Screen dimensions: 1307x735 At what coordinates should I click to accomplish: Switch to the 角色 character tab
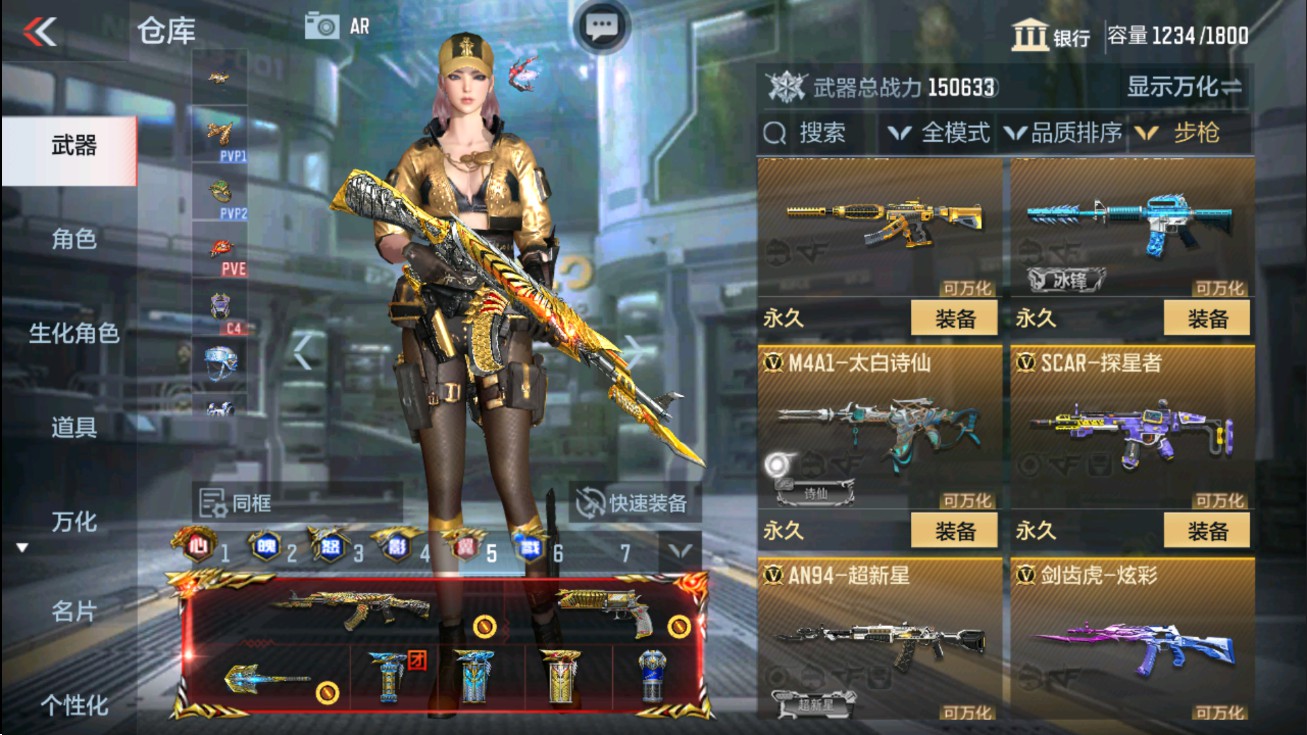[x=75, y=240]
